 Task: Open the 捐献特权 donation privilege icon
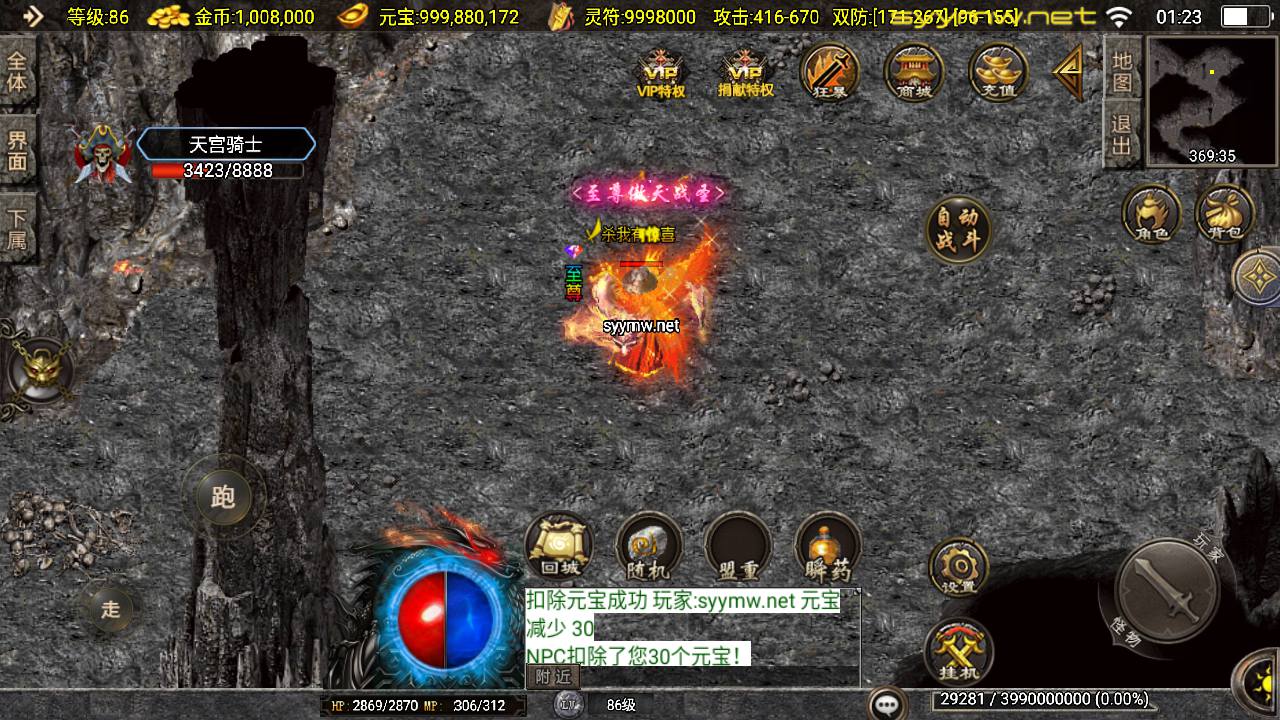[x=746, y=72]
